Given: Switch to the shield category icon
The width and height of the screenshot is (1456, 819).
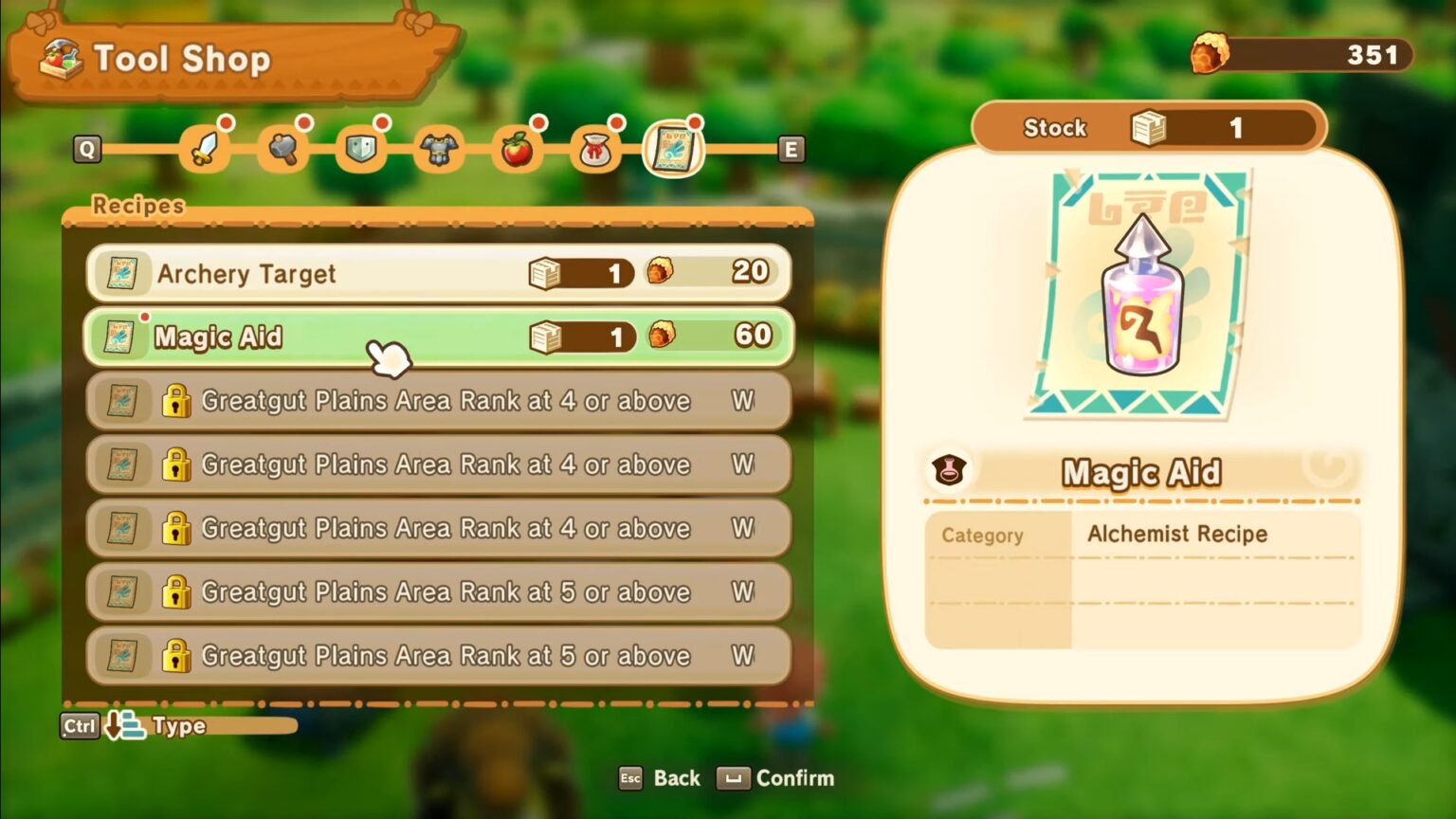Looking at the screenshot, I should coord(362,147).
